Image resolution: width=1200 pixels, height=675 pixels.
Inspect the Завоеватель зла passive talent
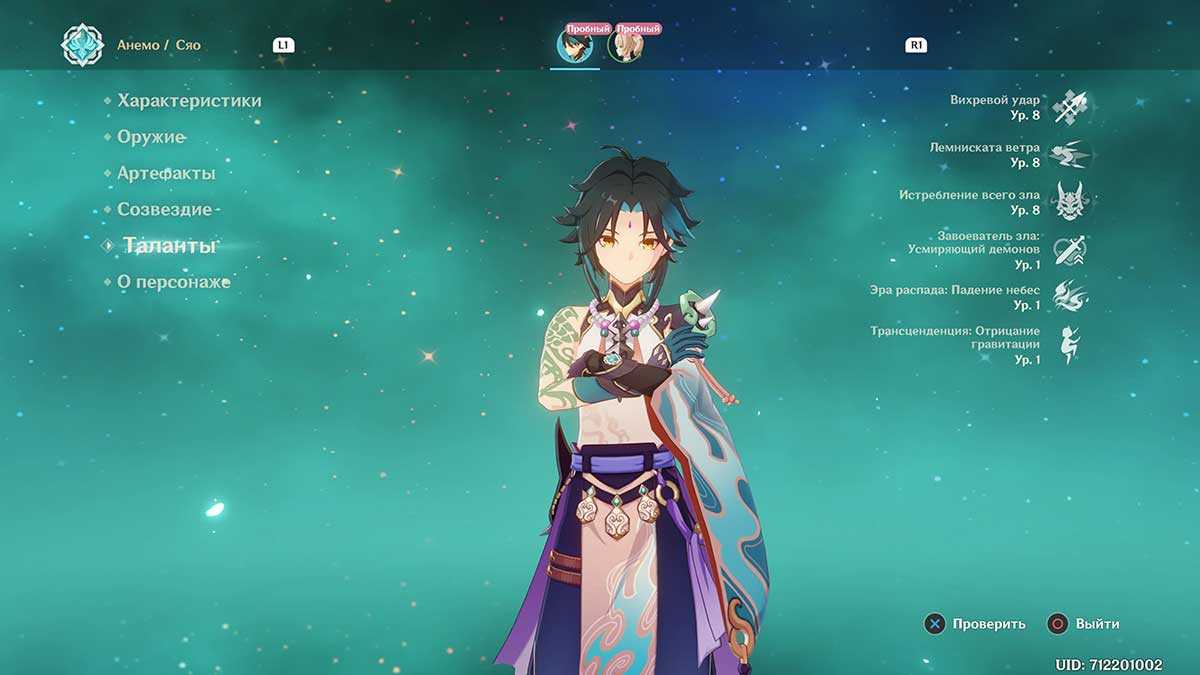(1069, 250)
